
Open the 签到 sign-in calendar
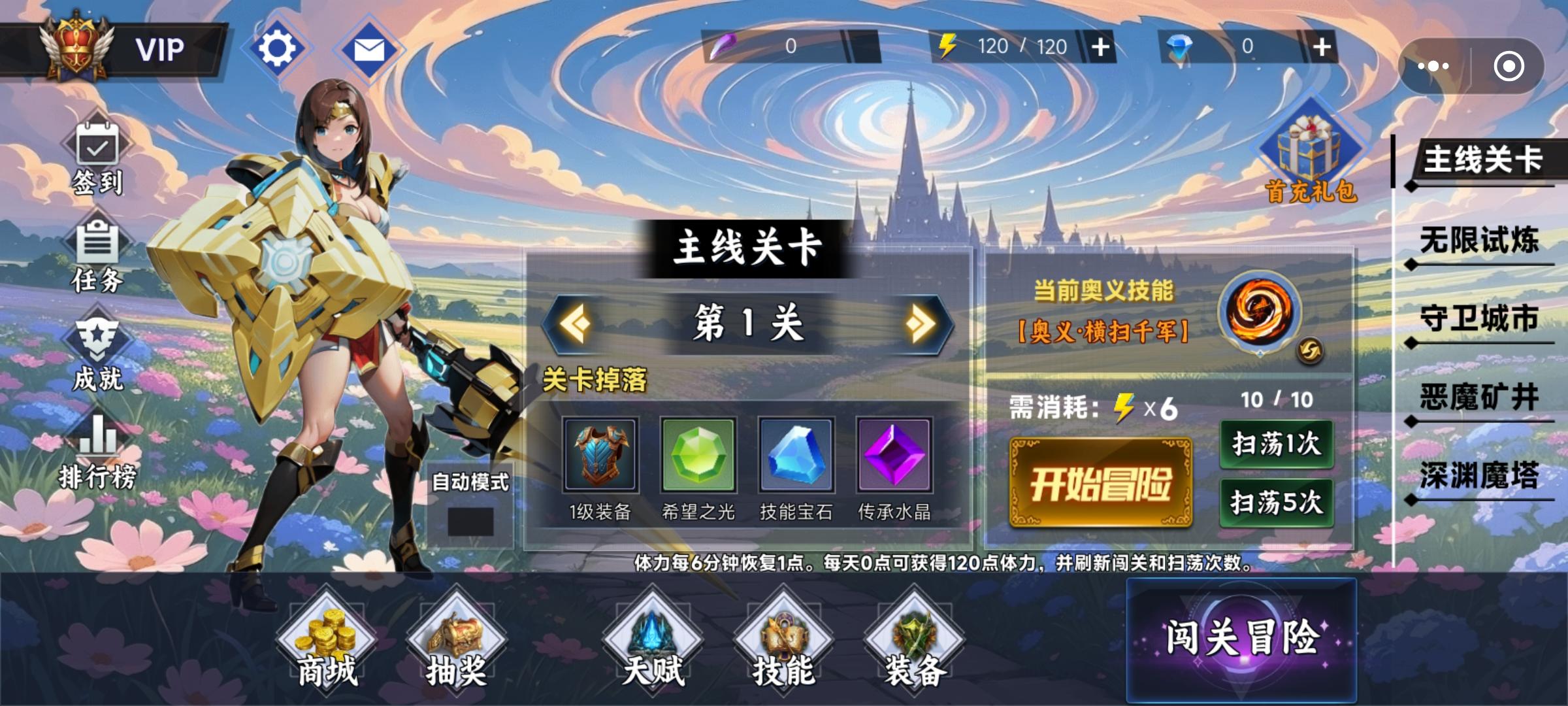click(x=97, y=157)
